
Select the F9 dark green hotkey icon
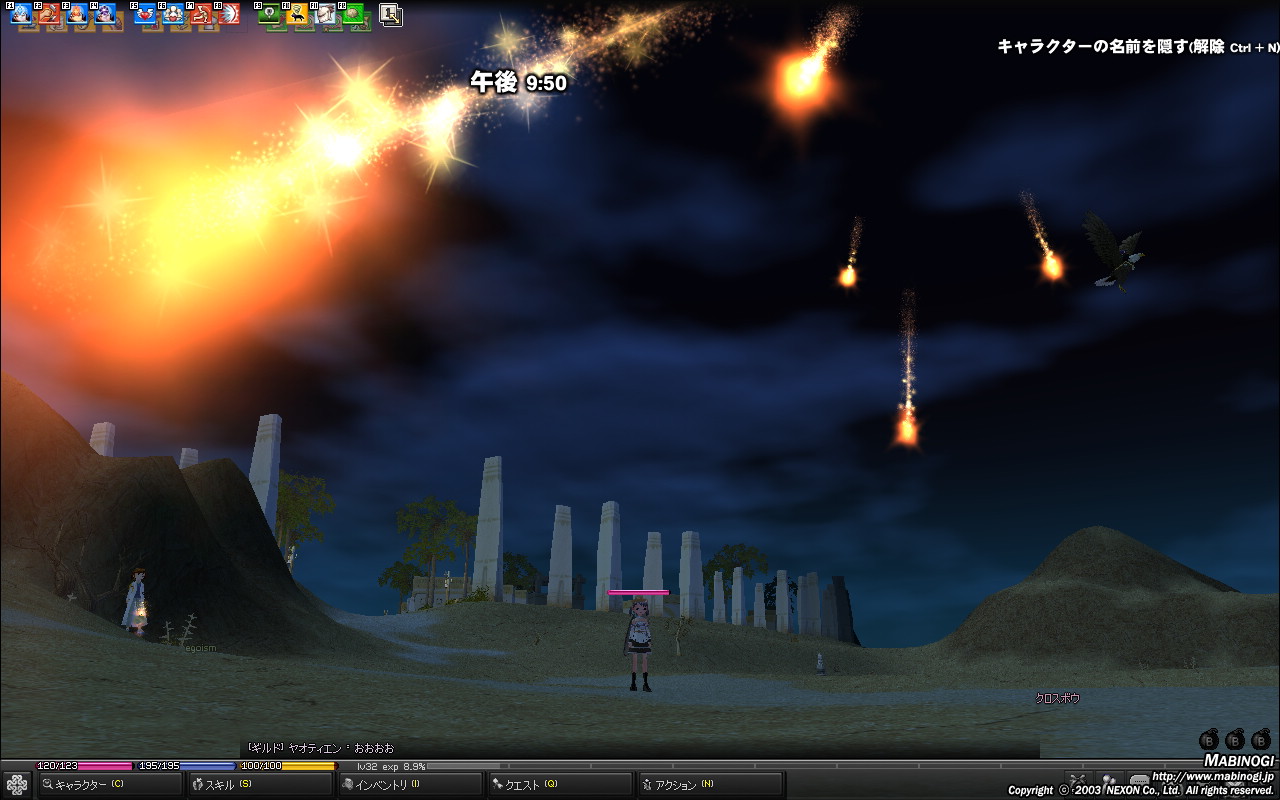click(x=269, y=15)
